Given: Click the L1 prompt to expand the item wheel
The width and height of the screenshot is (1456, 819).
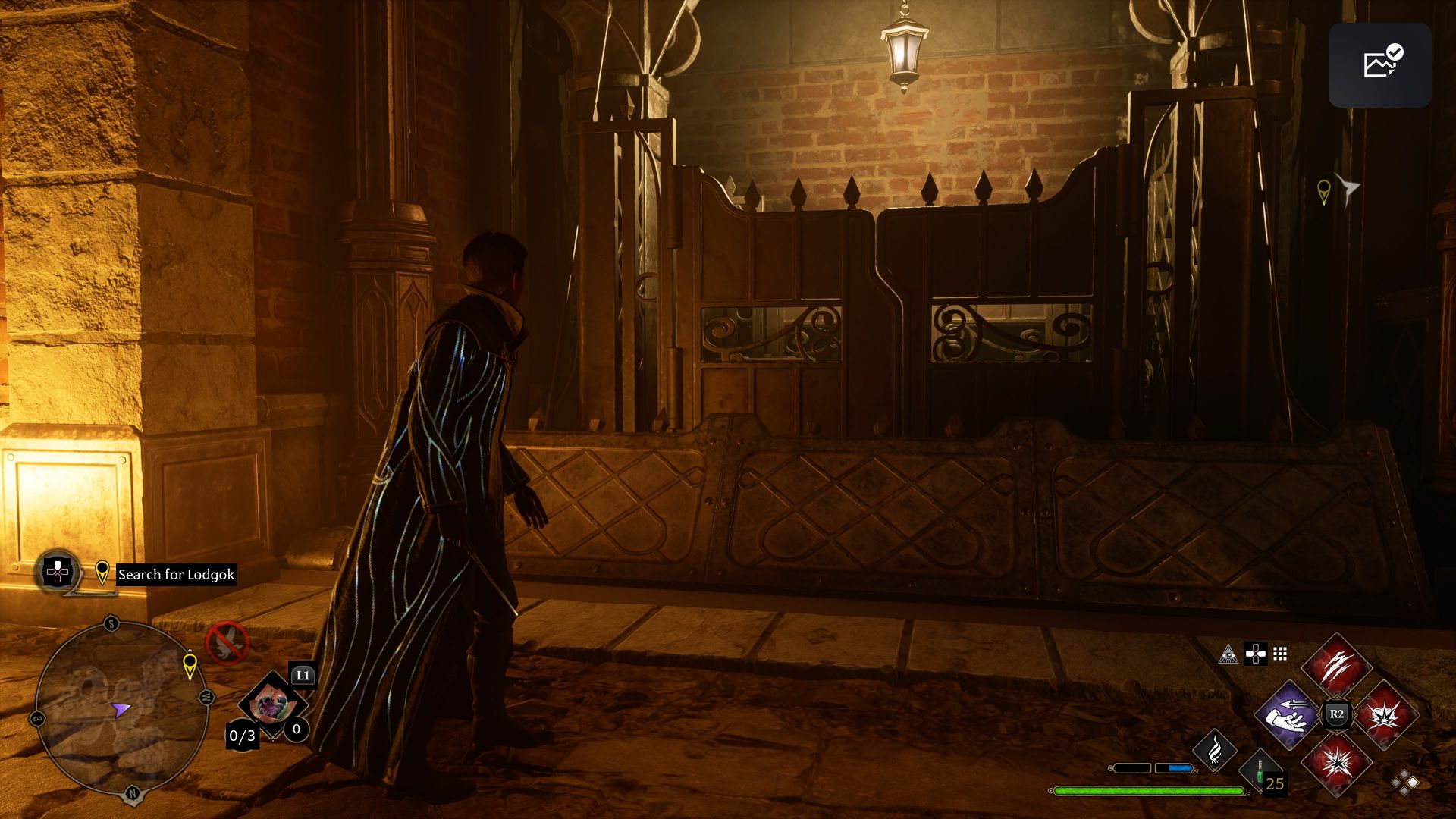Looking at the screenshot, I should [303, 676].
